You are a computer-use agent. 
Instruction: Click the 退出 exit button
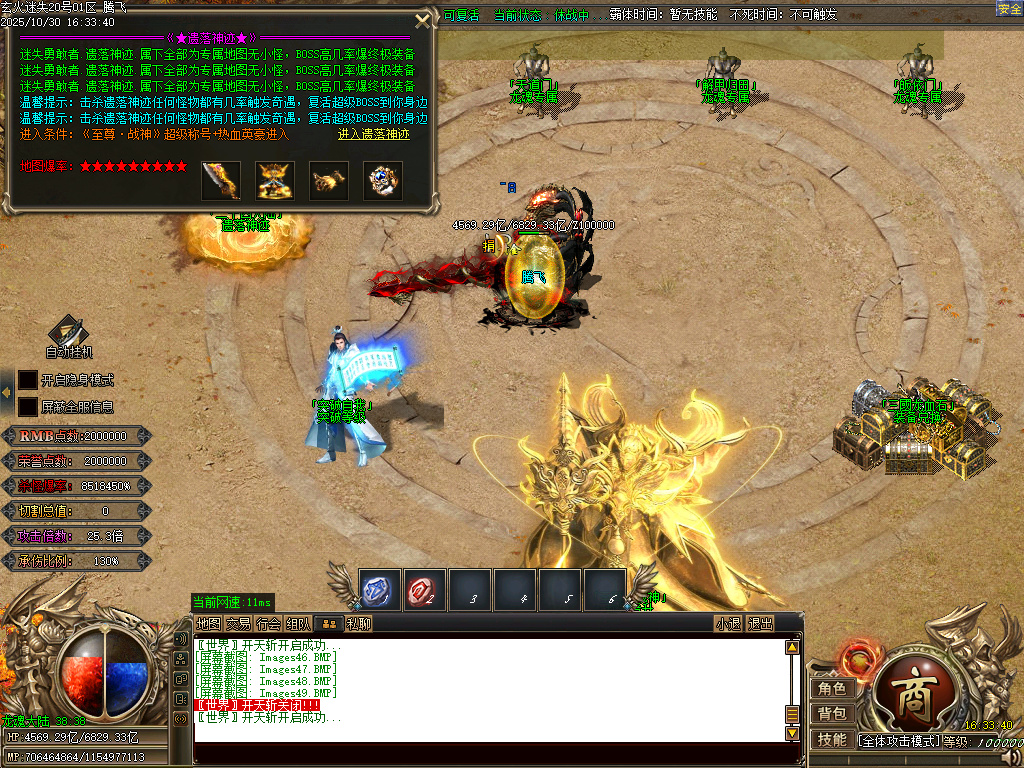click(x=761, y=624)
